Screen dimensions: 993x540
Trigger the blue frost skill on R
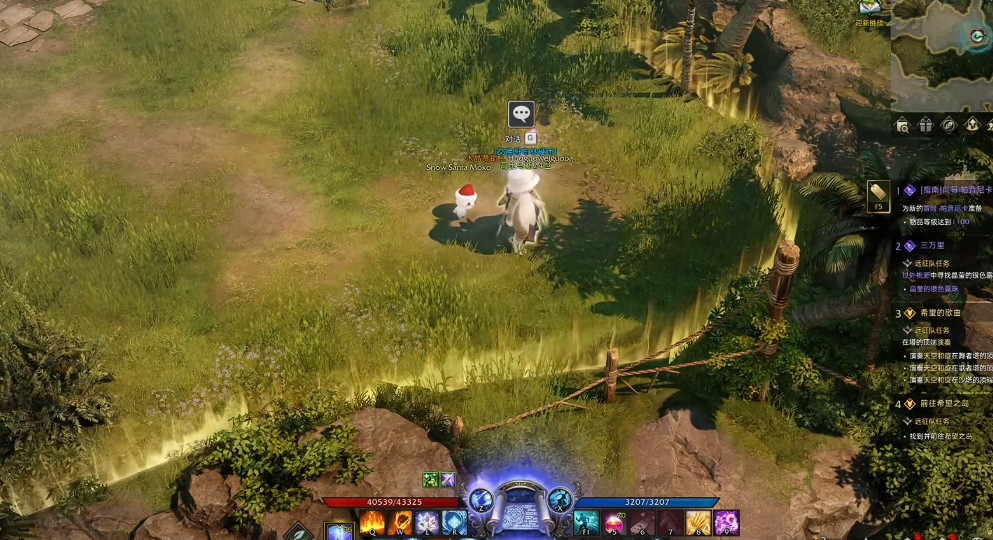coord(454,522)
